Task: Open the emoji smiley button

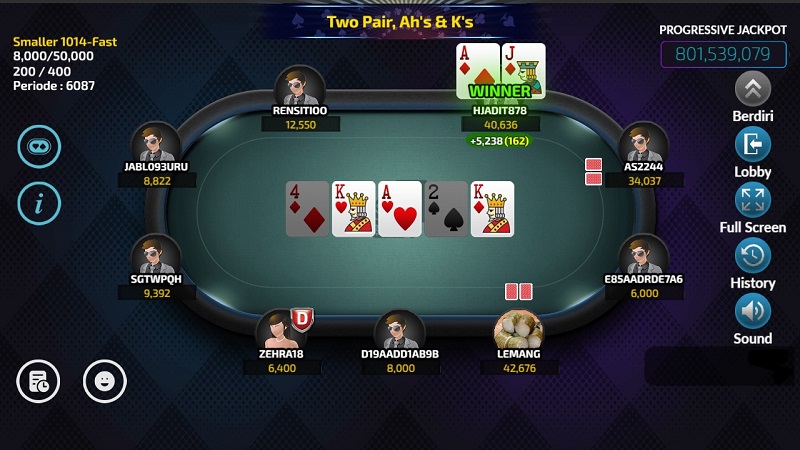Action: [x=104, y=380]
